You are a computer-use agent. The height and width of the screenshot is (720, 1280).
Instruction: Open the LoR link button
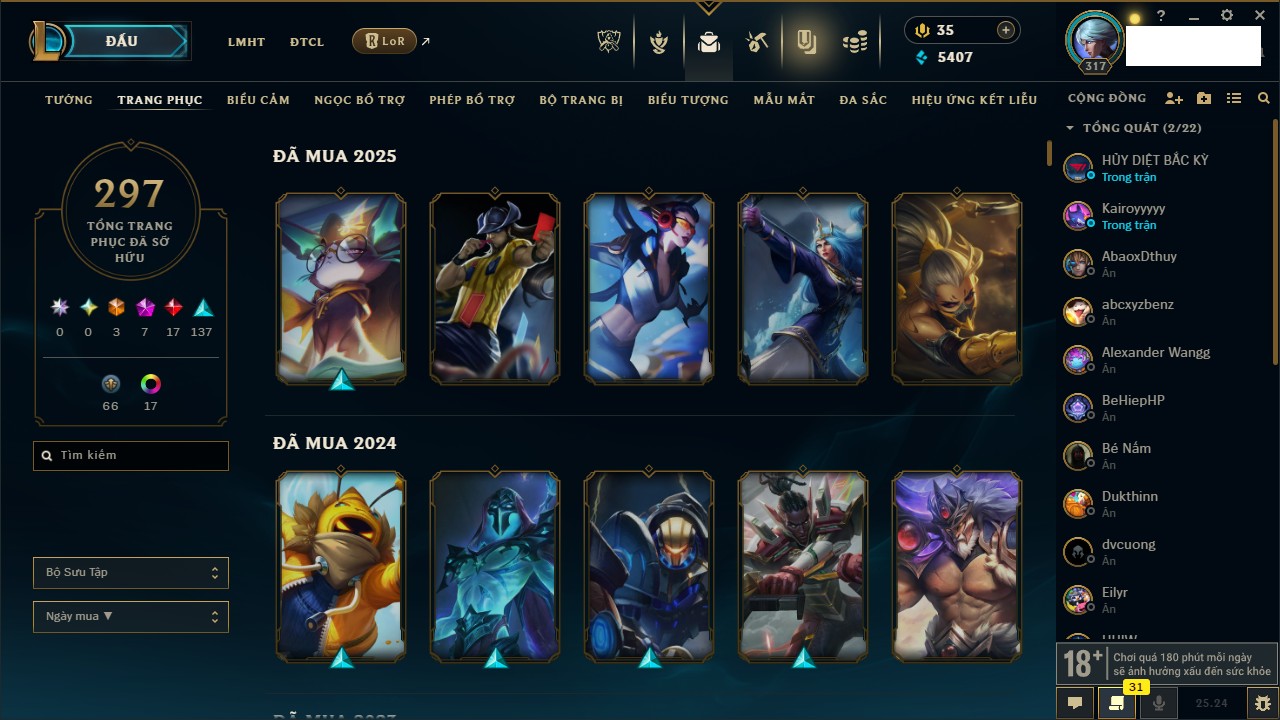click(384, 41)
